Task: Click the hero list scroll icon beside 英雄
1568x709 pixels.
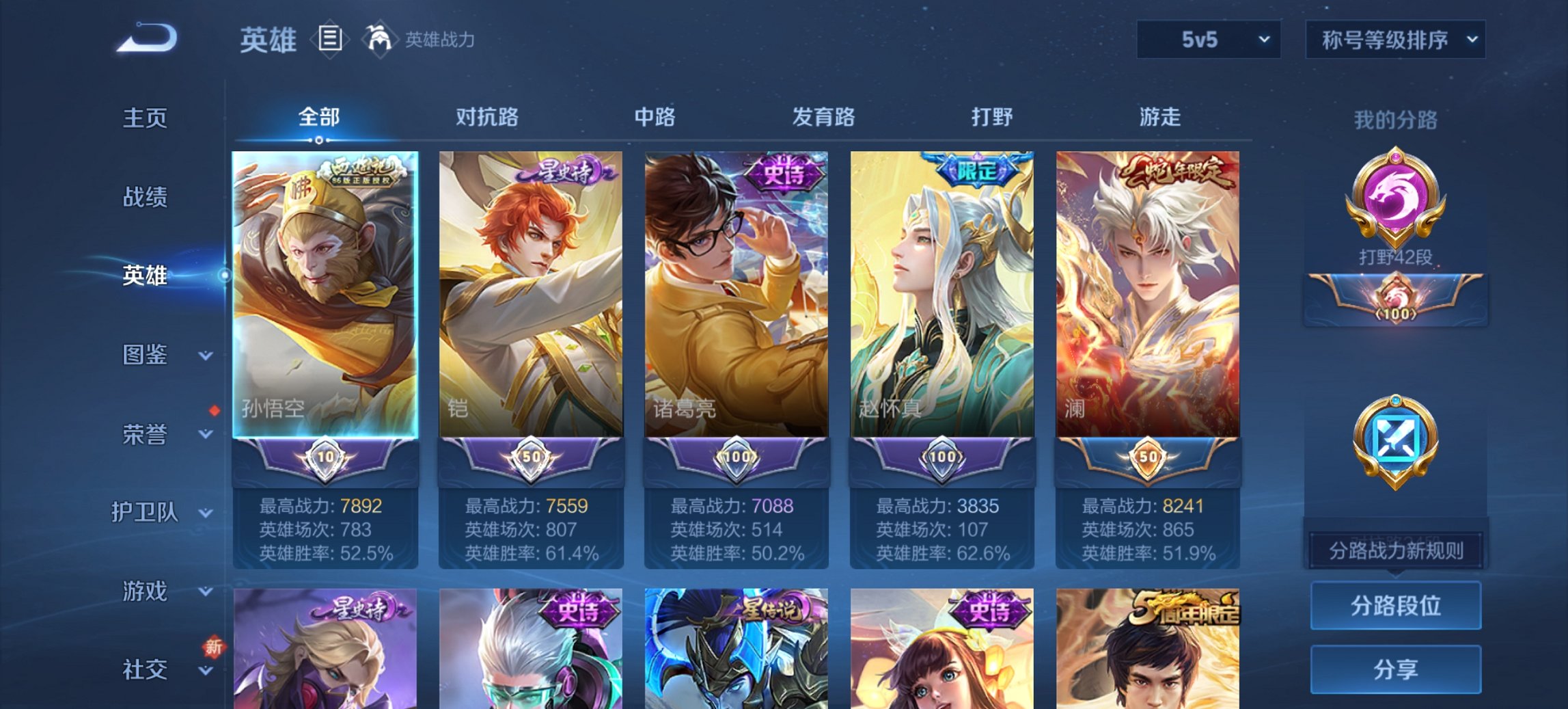Action: click(x=331, y=39)
